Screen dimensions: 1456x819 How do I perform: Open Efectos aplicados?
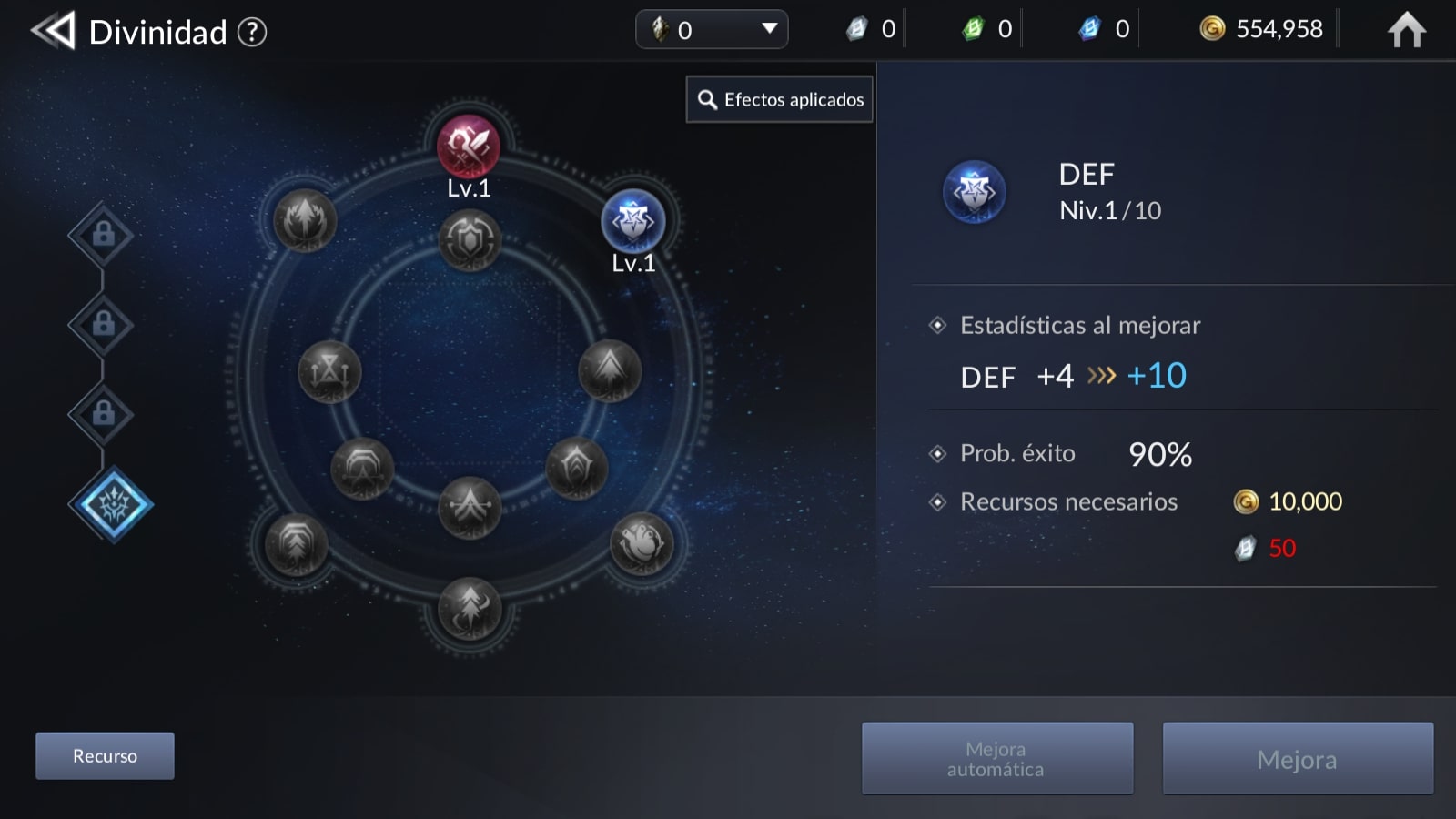[780, 100]
